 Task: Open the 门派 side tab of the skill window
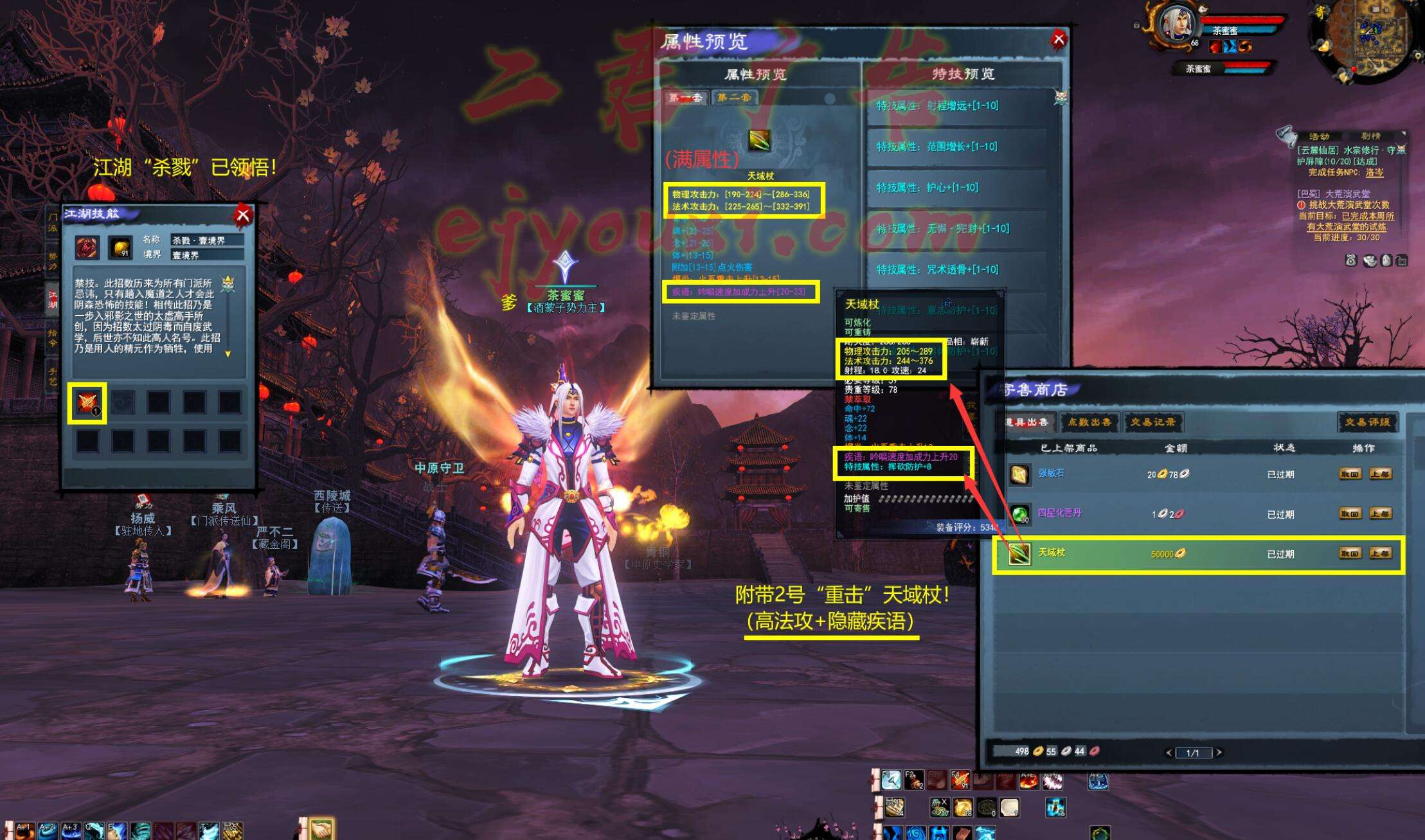(x=53, y=222)
